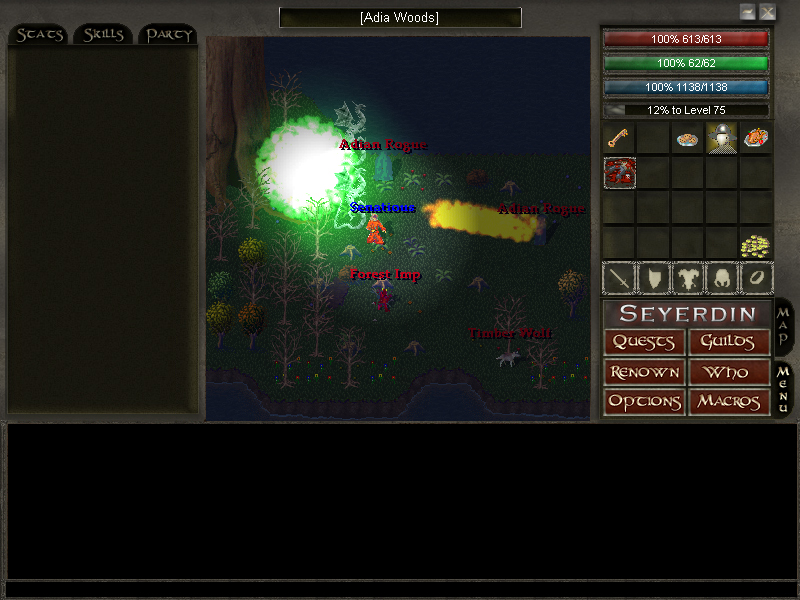This screenshot has width=800, height=600.
Task: Open the Quests log
Action: click(x=644, y=342)
